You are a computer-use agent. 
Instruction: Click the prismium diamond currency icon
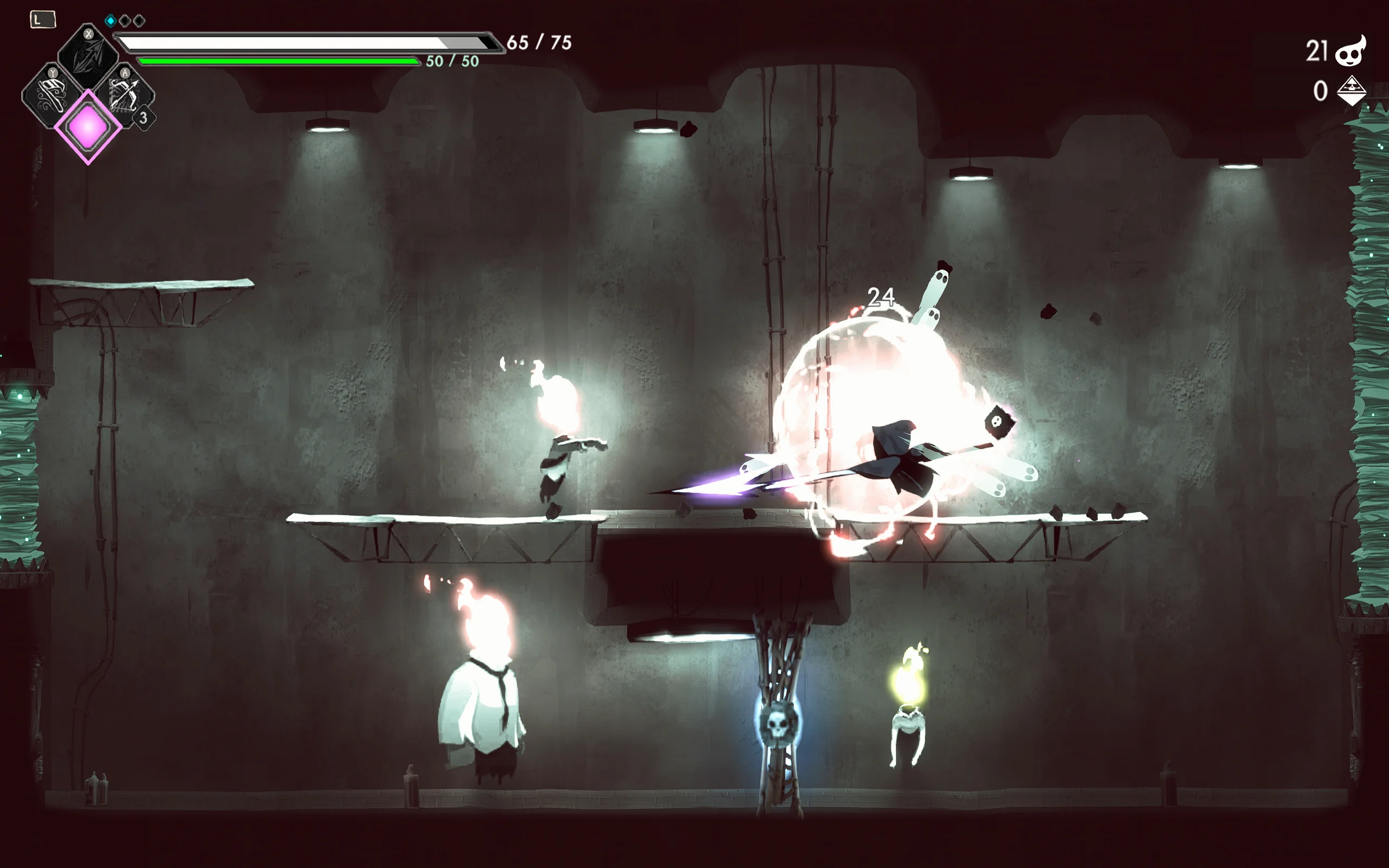(x=1351, y=91)
